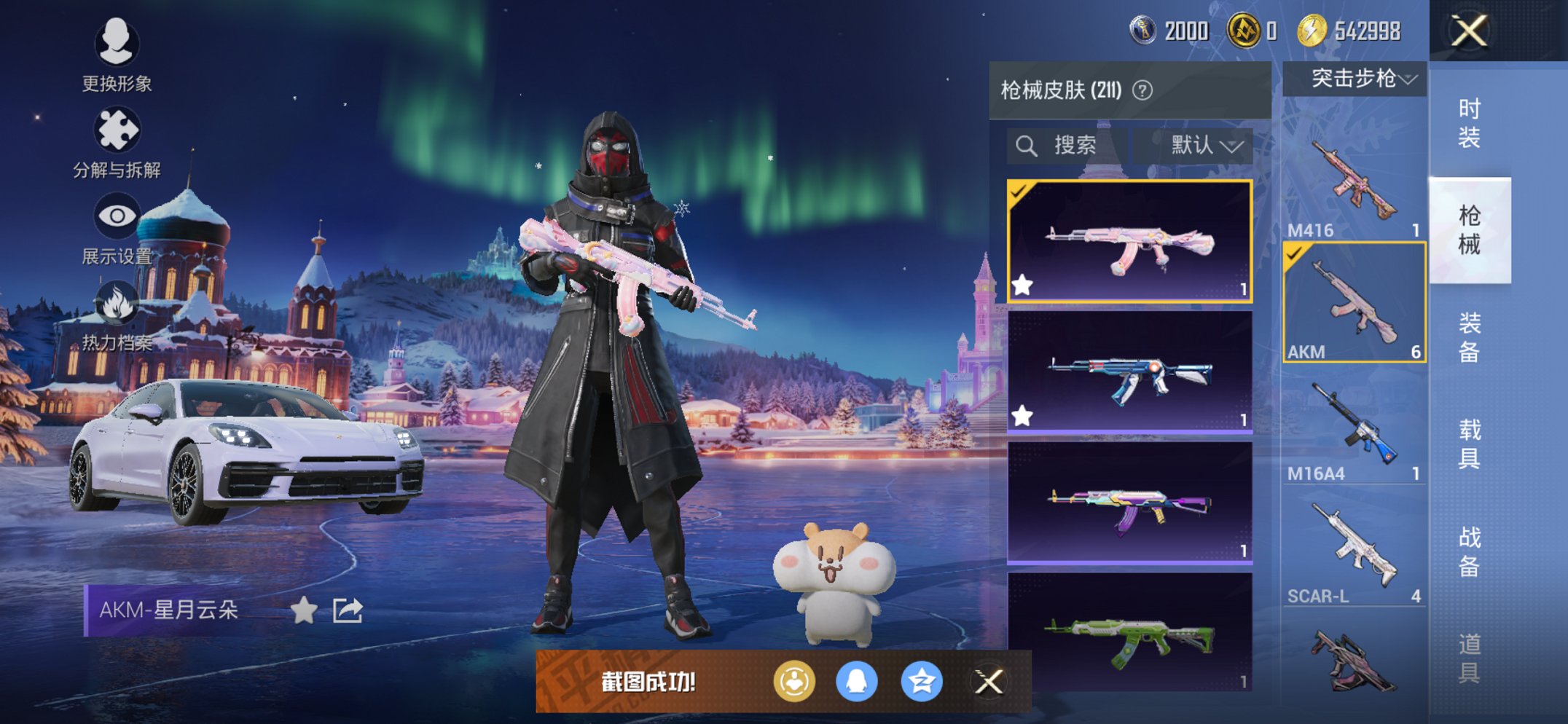Toggle the favorite star on the blue AKM skin
This screenshot has width=1568, height=724.
pyautogui.click(x=1023, y=415)
